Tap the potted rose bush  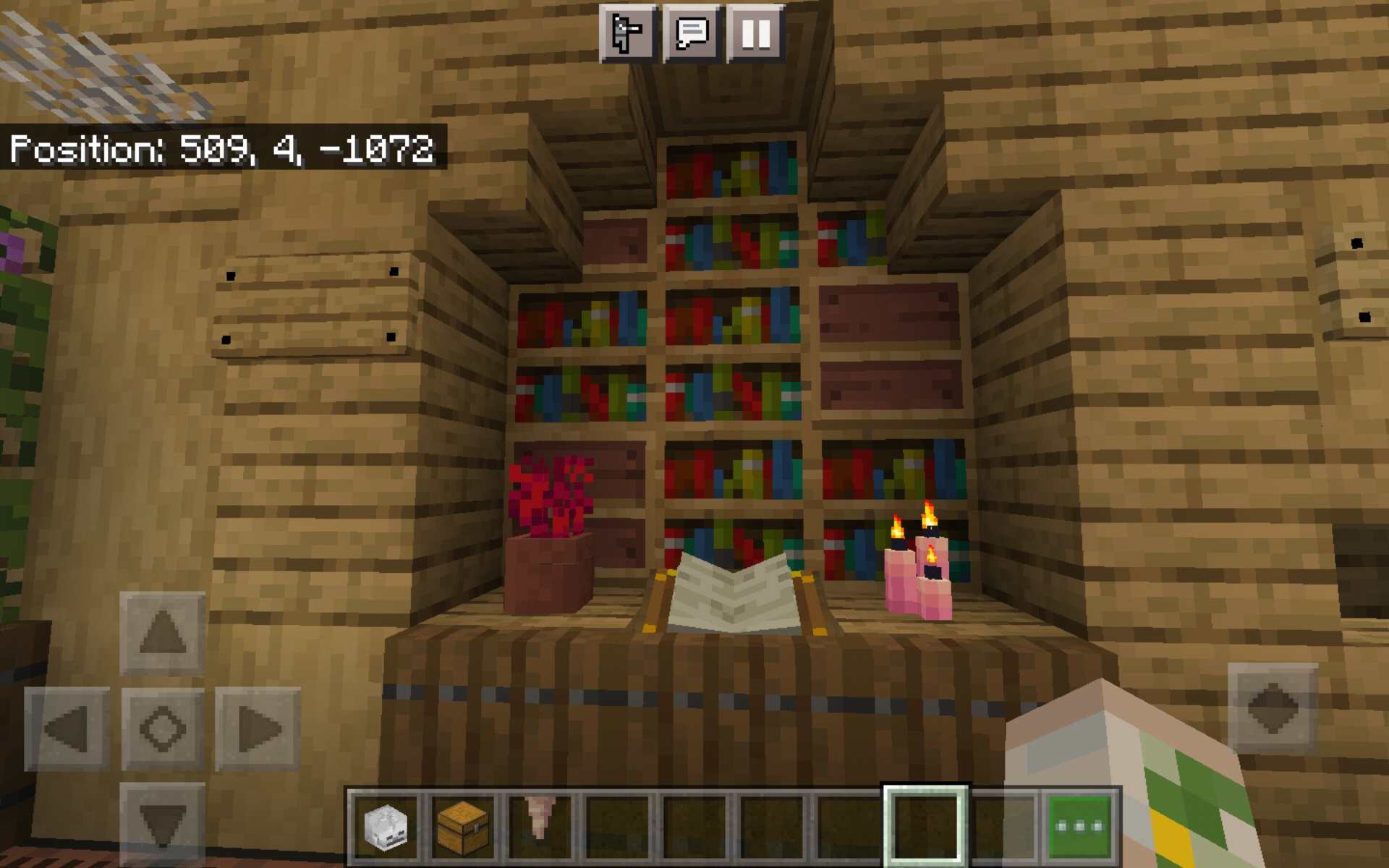(550, 521)
